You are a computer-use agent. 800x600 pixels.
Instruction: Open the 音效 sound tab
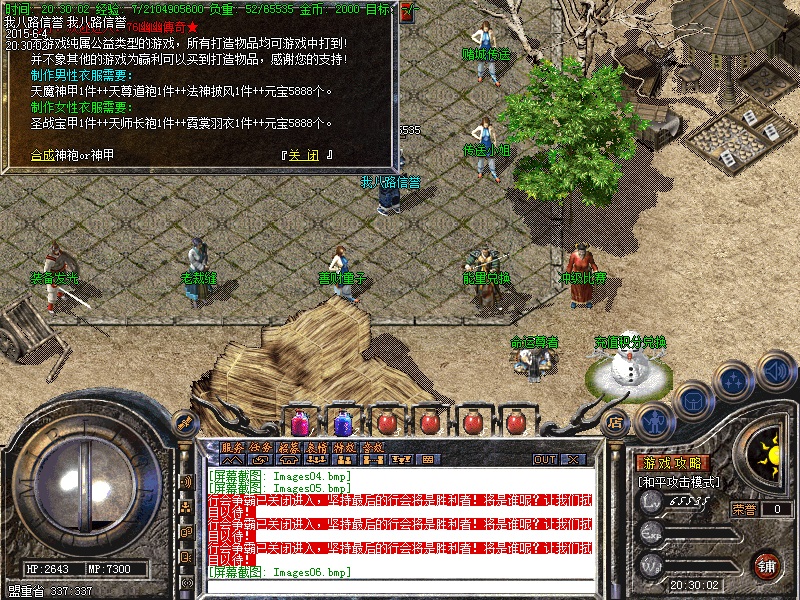pos(373,447)
